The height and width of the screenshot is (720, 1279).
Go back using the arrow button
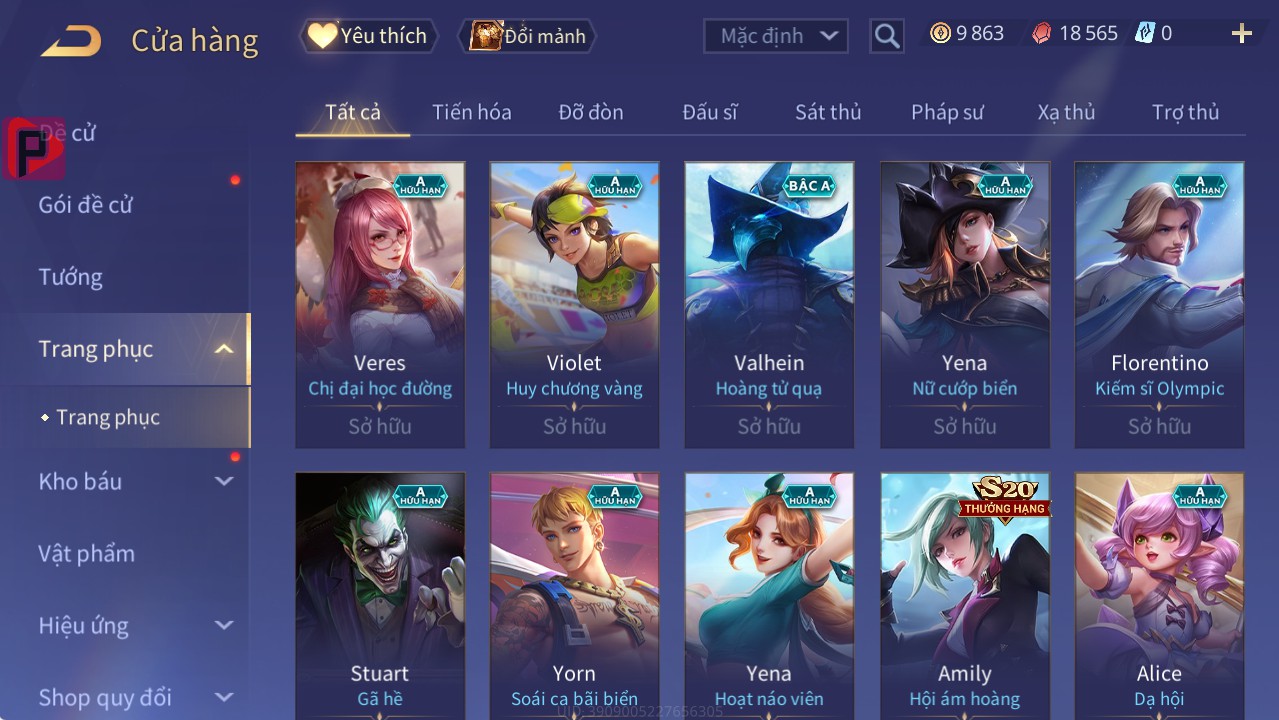coord(71,41)
